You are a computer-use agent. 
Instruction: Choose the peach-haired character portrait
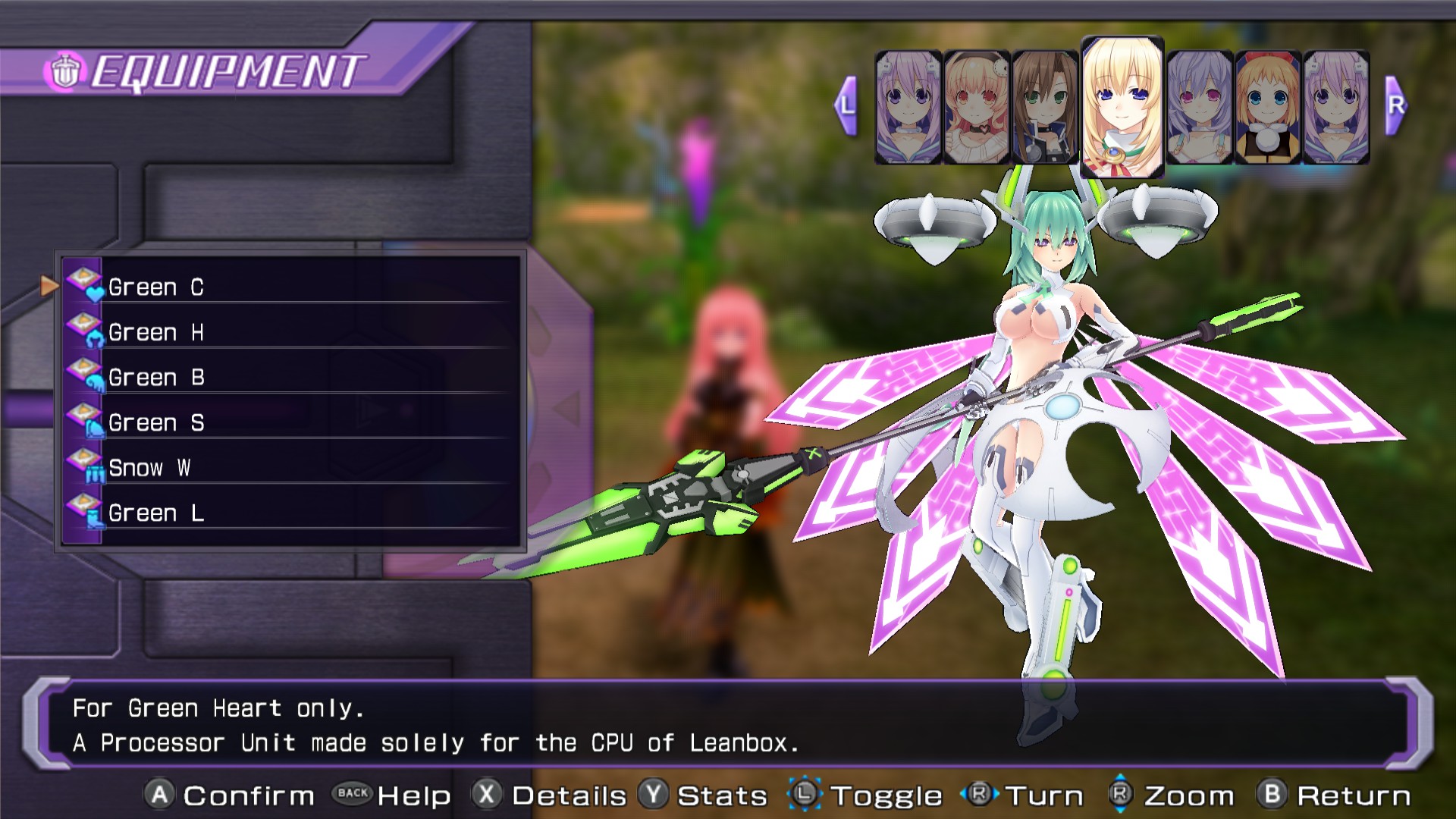(976, 107)
